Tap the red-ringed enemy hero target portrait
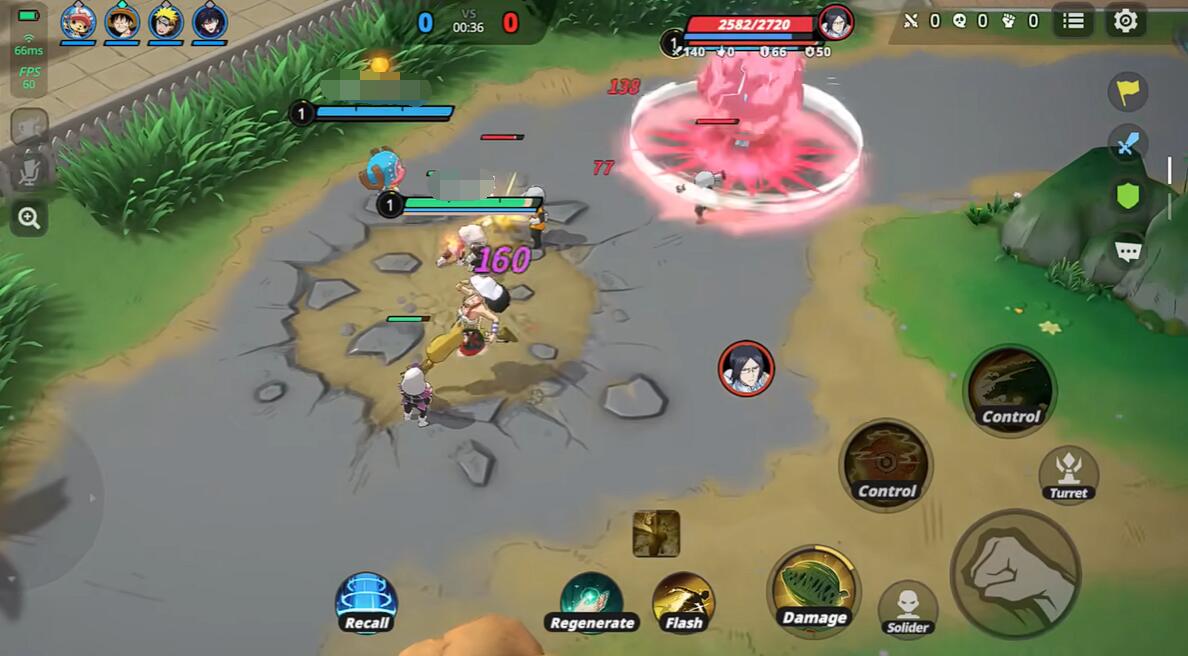Image resolution: width=1188 pixels, height=656 pixels. tap(745, 368)
